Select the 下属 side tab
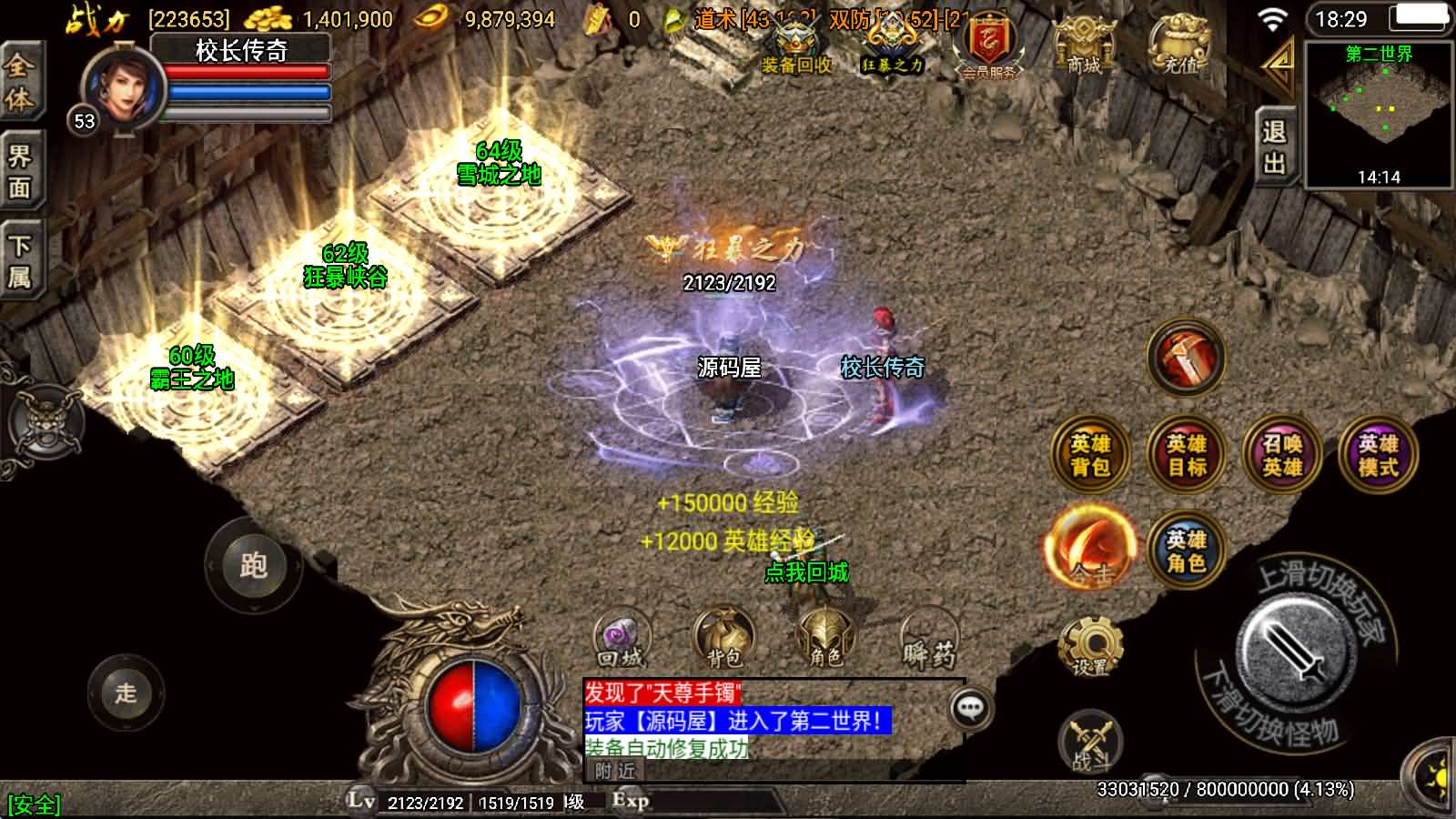This screenshot has height=819, width=1456. [x=20, y=263]
